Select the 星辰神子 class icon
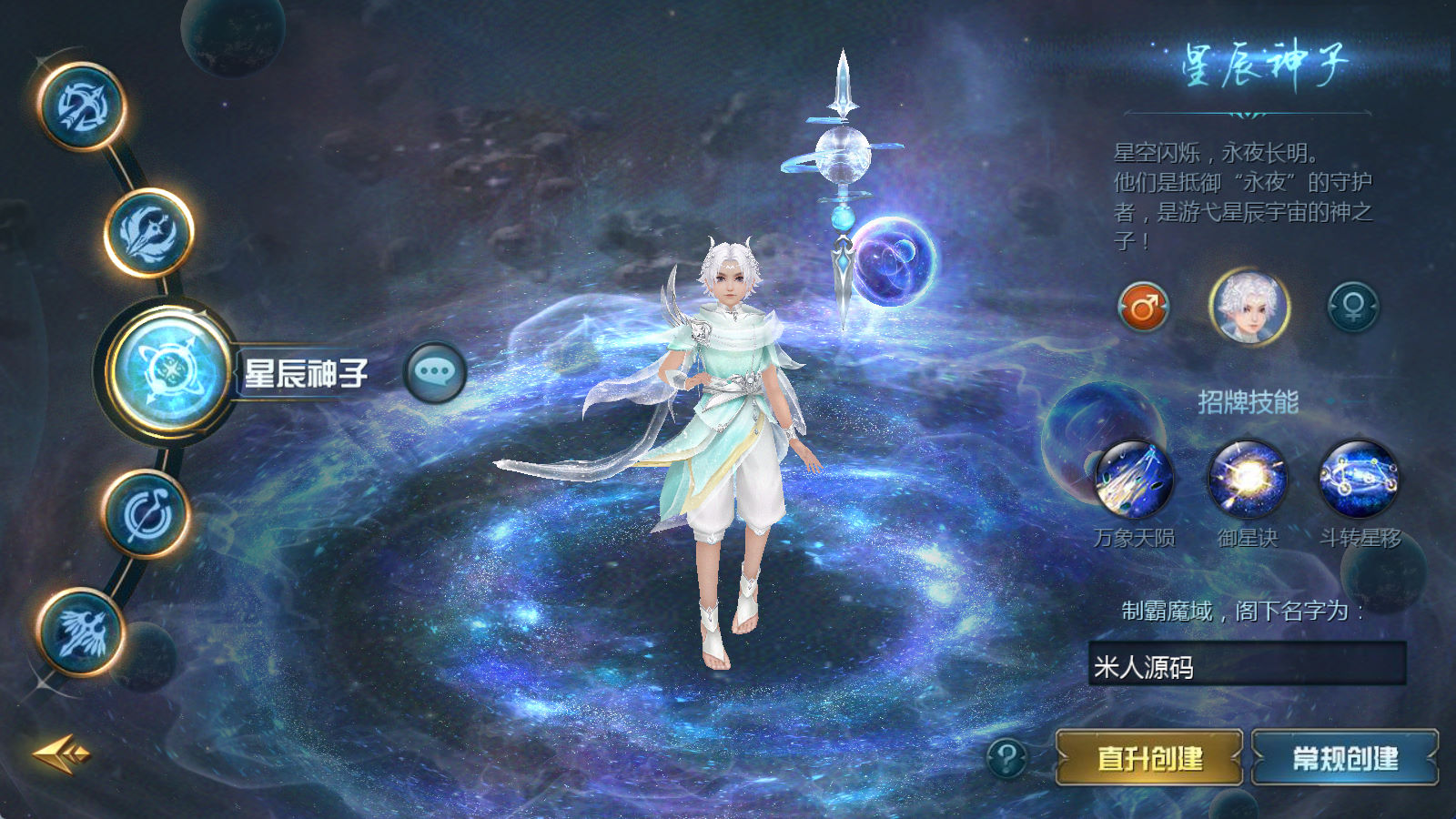Screen dimensions: 1456x819 (170, 371)
